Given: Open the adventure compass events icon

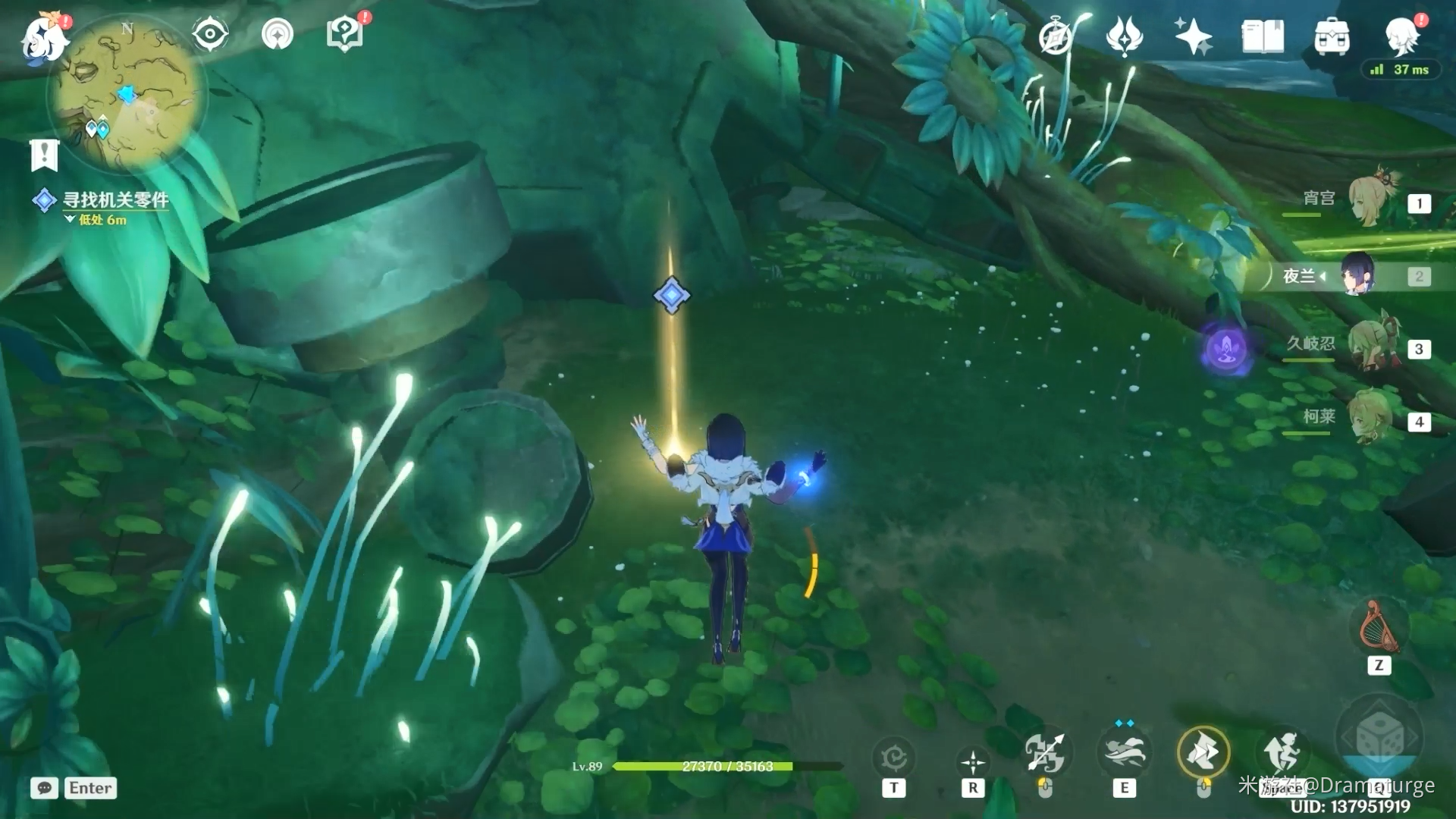Looking at the screenshot, I should pyautogui.click(x=1056, y=36).
